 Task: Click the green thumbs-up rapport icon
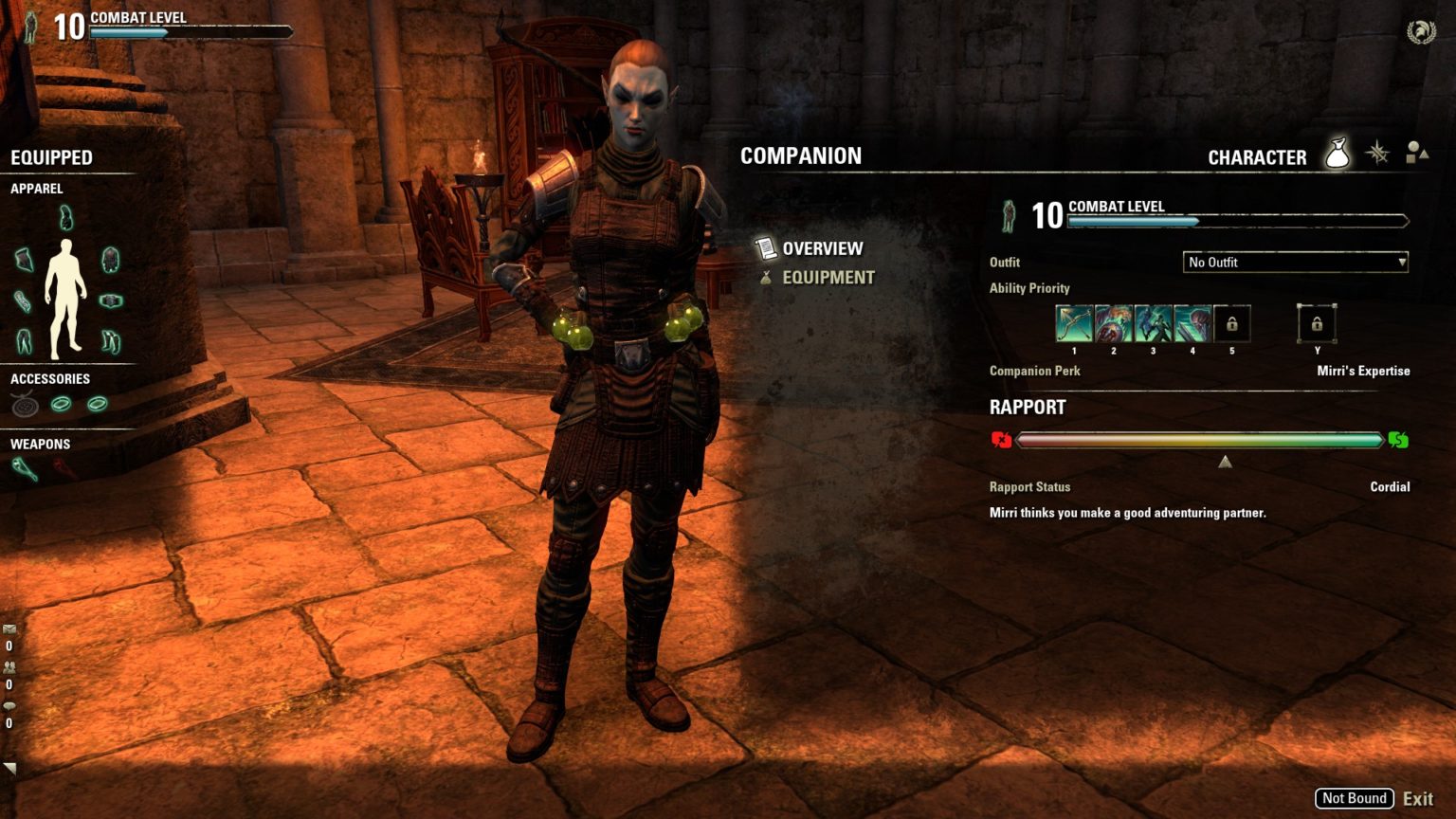pos(1399,440)
